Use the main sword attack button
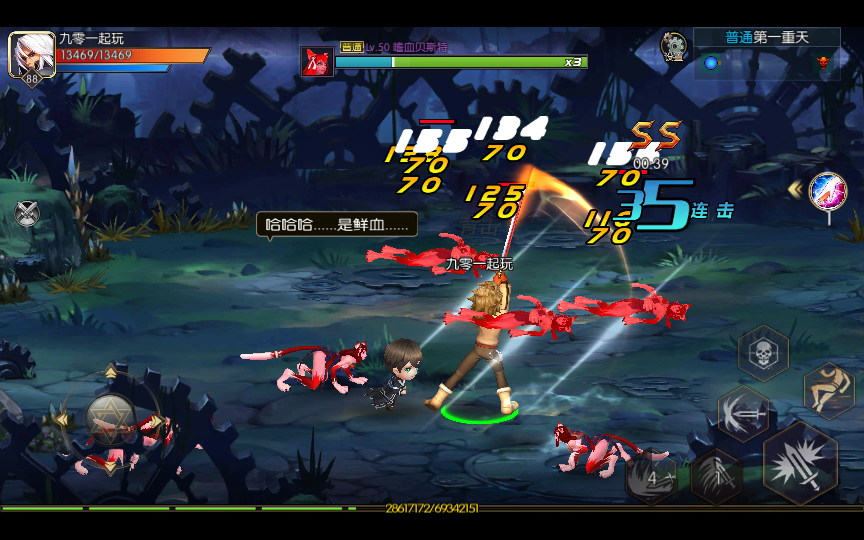Viewport: 864px width, 540px height. click(x=800, y=463)
